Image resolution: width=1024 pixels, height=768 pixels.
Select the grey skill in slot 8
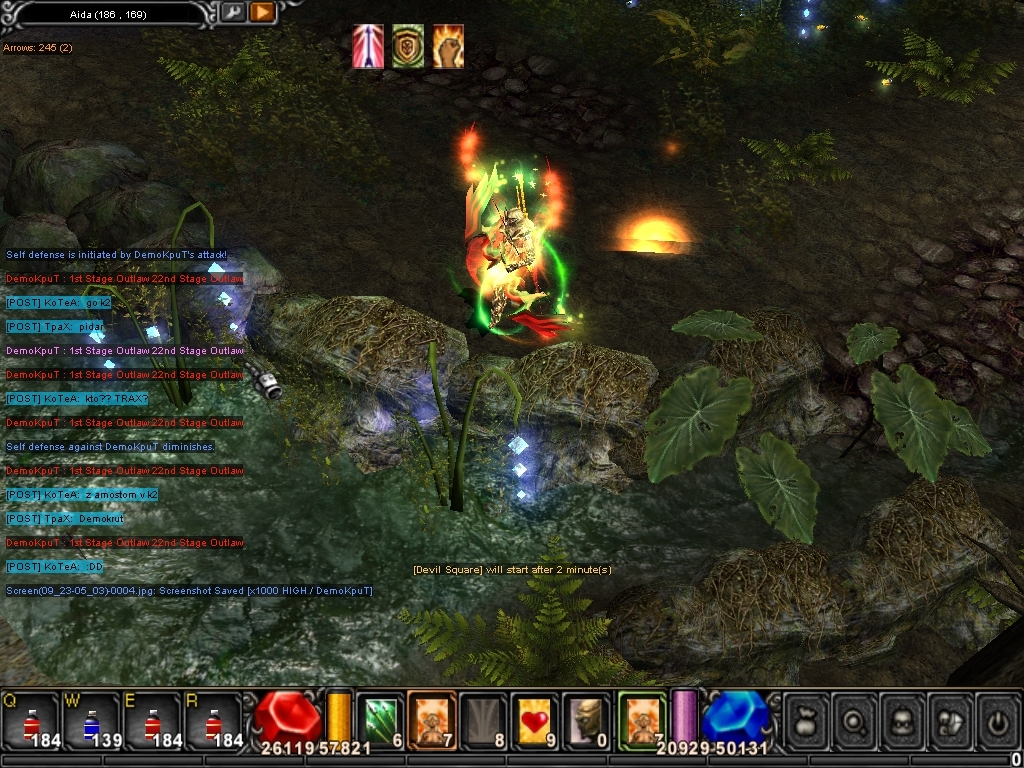pos(484,720)
